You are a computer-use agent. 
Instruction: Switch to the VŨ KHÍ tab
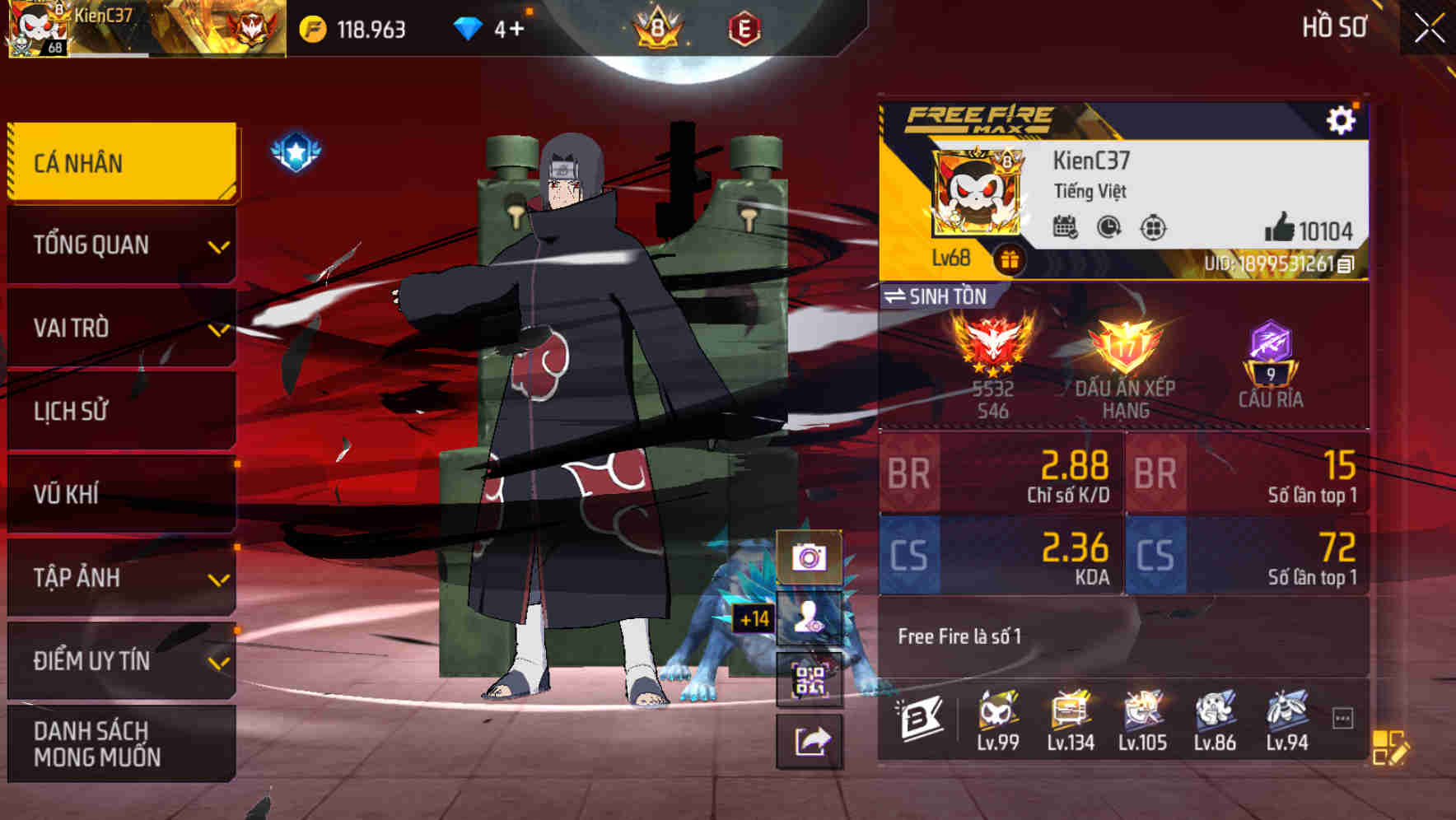119,494
